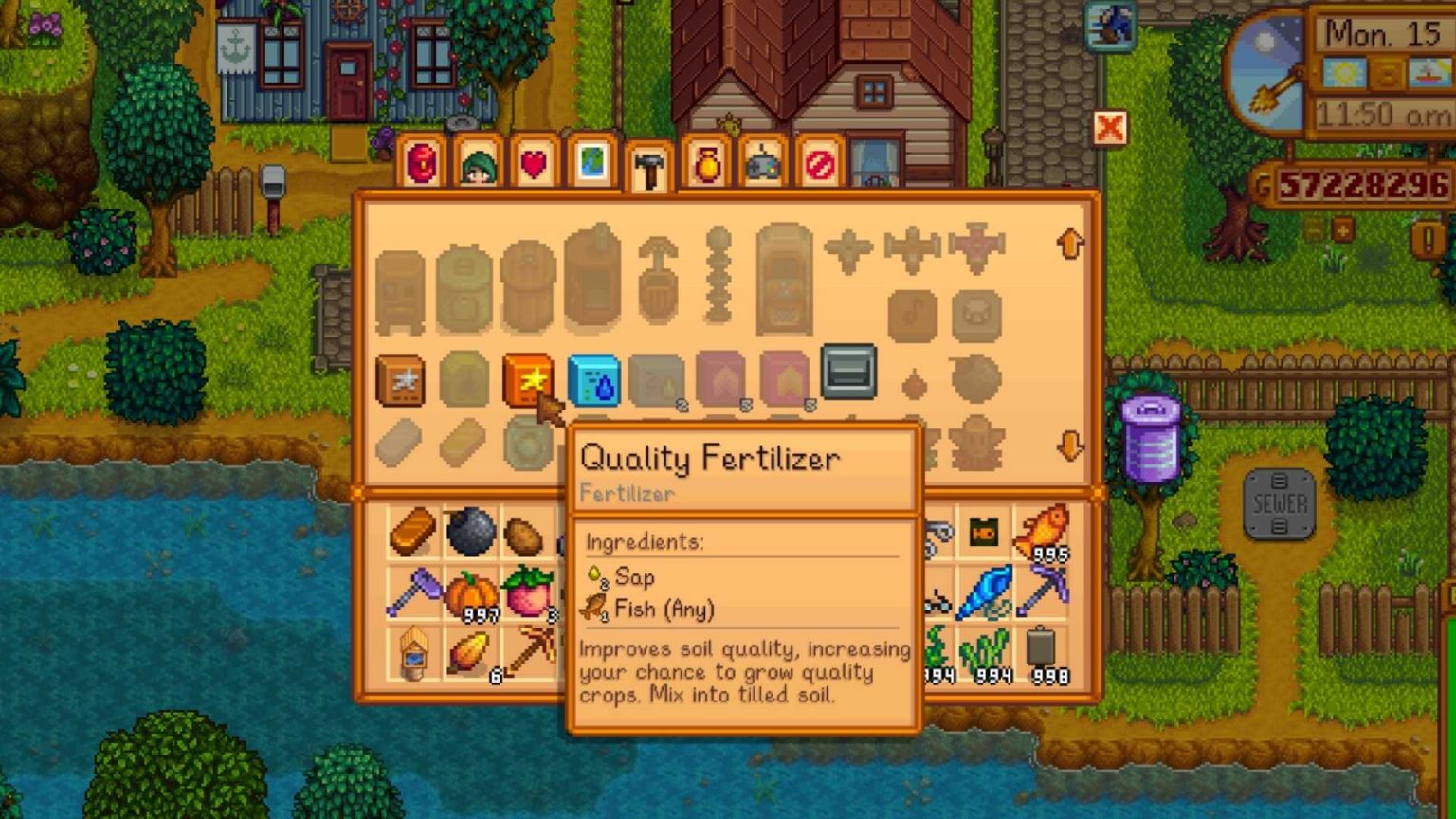The image size is (1456, 819).
Task: Select the fish stack of 995
Action: 1043,526
